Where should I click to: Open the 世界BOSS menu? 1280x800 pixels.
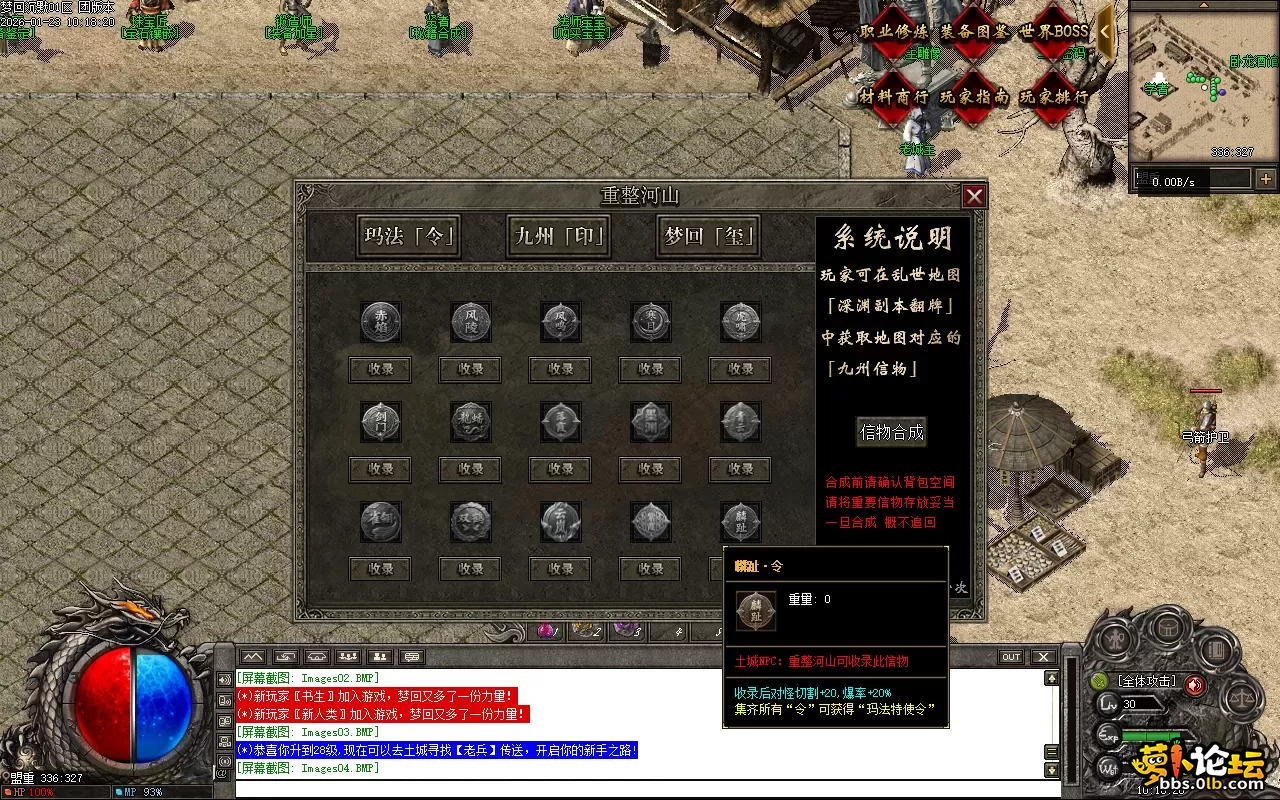(x=1053, y=31)
